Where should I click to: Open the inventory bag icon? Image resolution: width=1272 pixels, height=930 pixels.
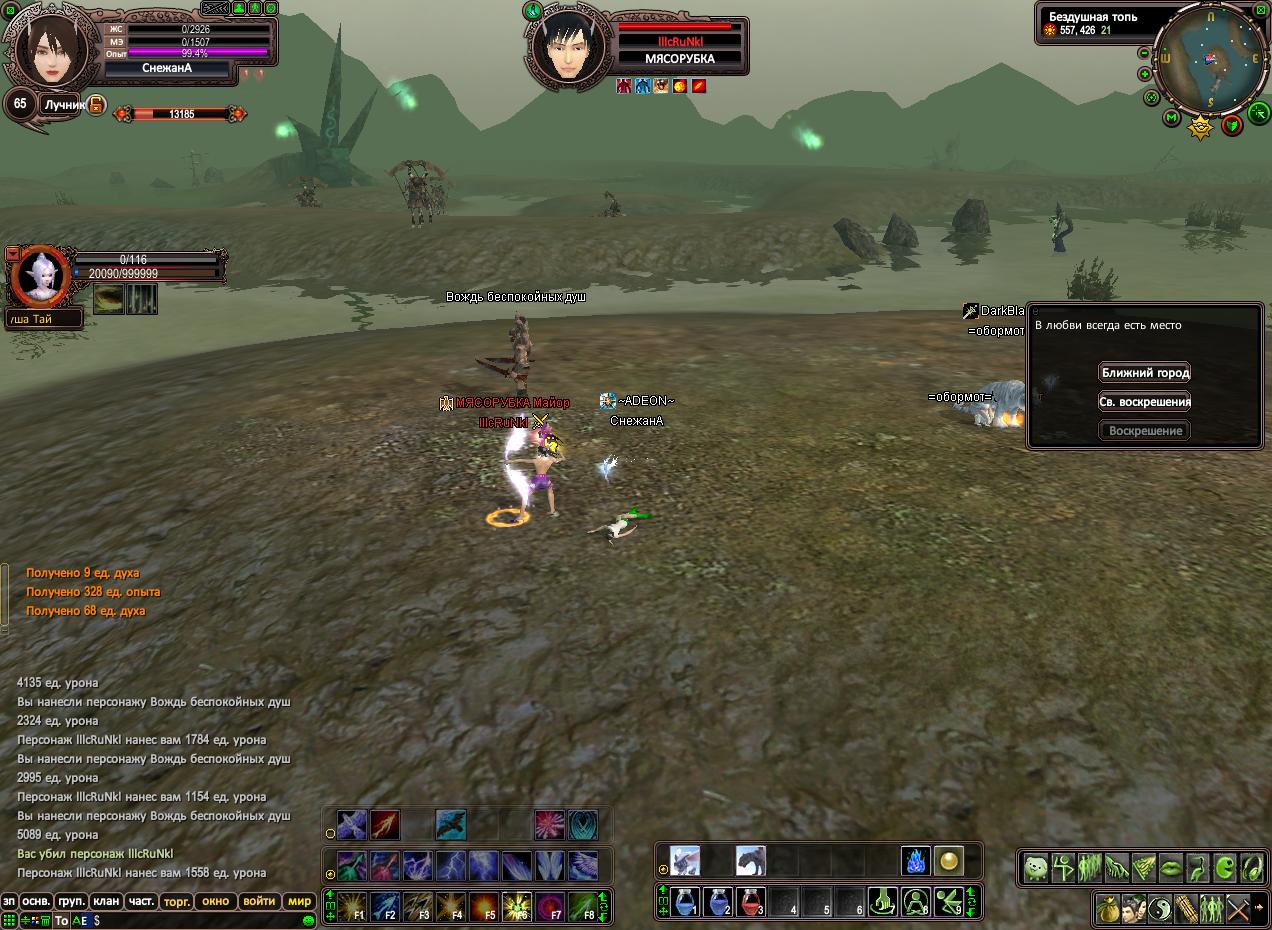(1107, 909)
